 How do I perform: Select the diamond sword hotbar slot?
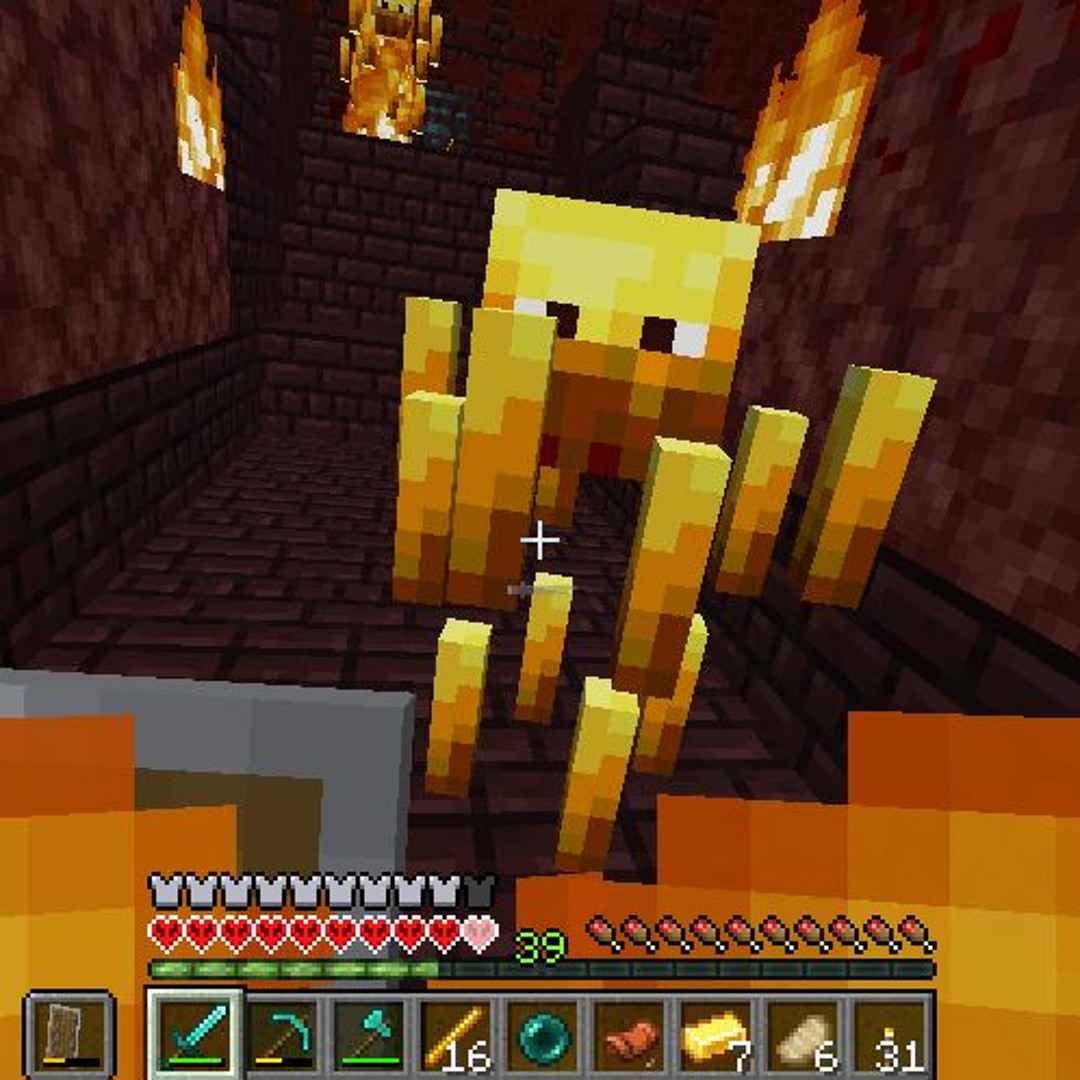[195, 1035]
